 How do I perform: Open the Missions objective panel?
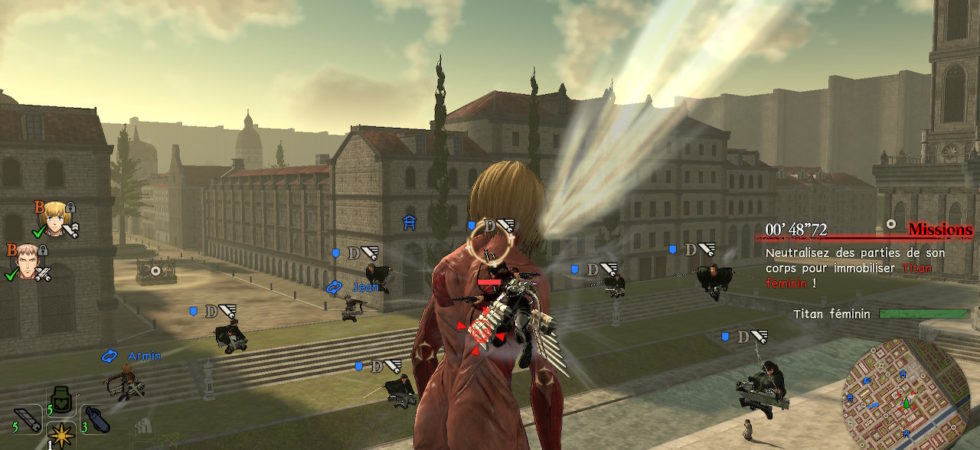pos(939,231)
